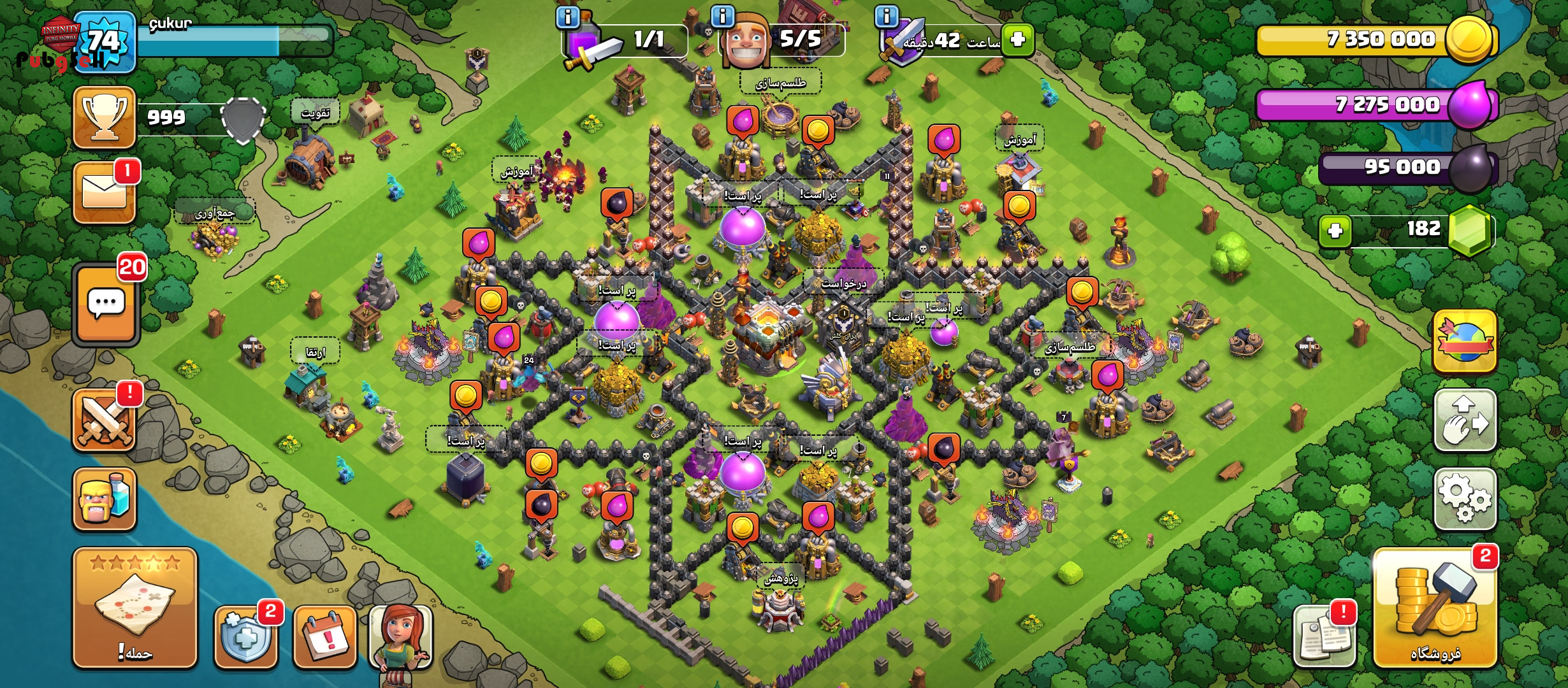The image size is (1568, 688).
Task: Tap the Attack map button
Action: click(x=134, y=607)
